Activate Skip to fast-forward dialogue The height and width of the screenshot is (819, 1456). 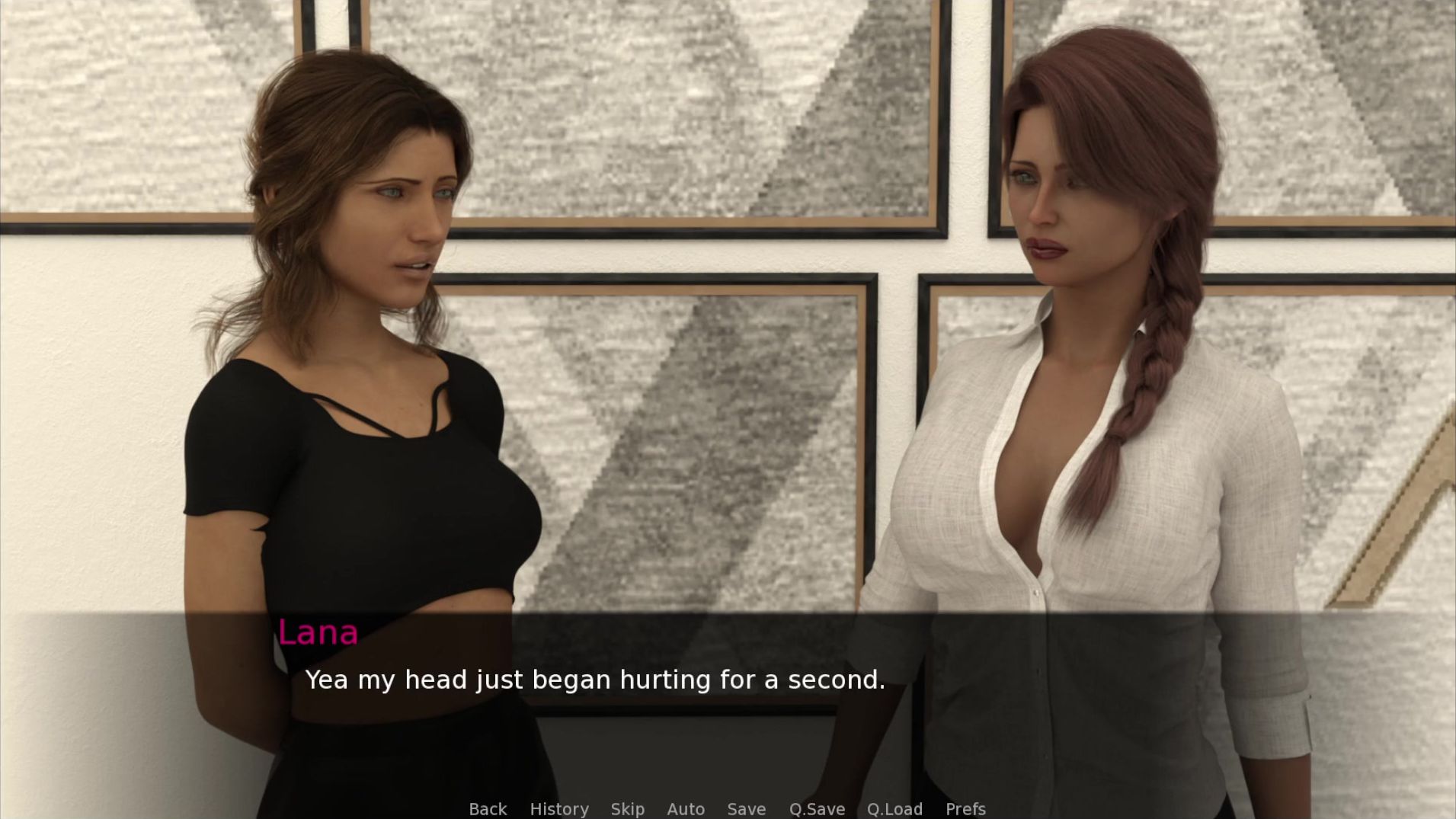(627, 808)
